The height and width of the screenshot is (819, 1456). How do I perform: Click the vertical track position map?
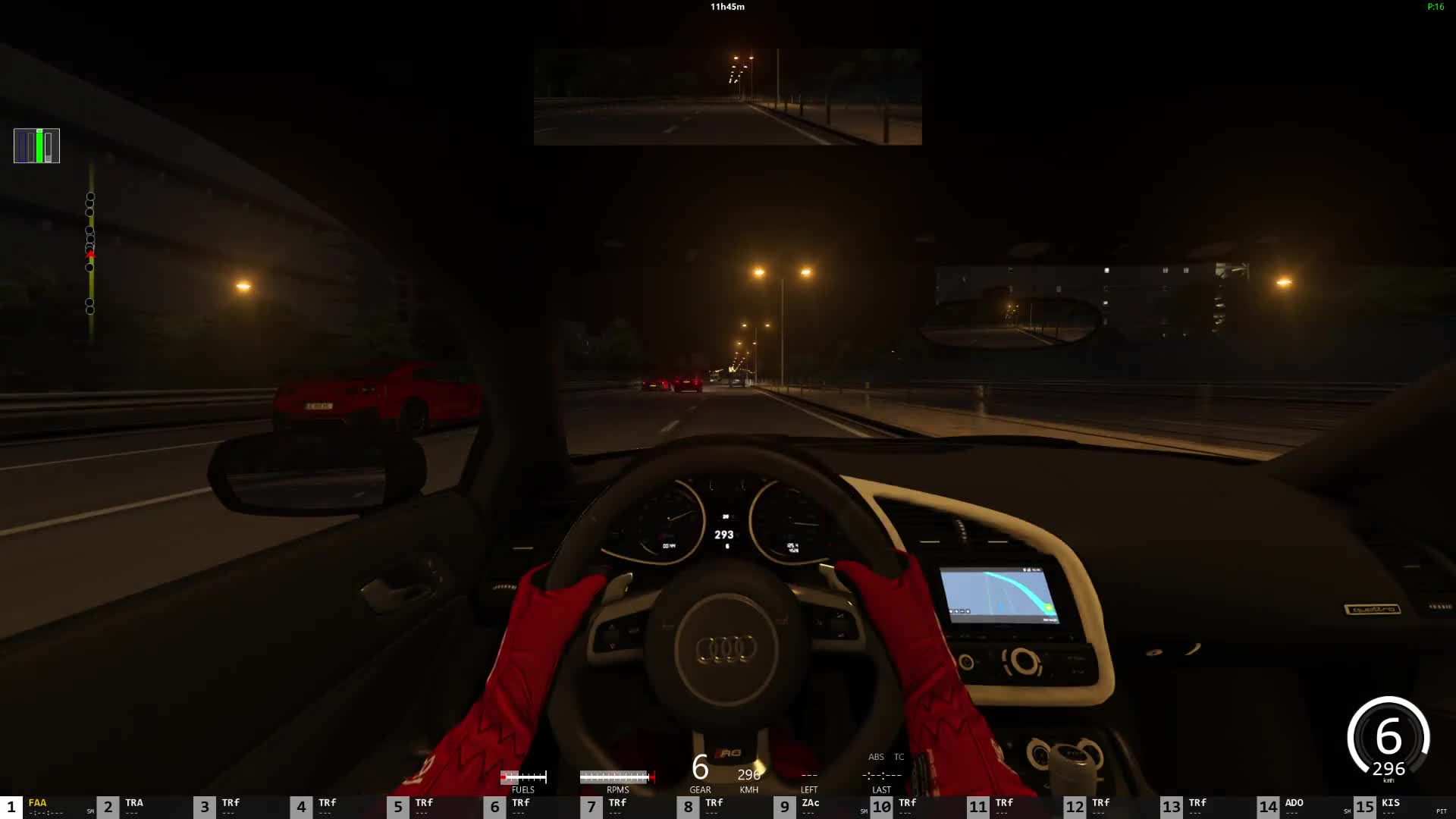[x=90, y=252]
